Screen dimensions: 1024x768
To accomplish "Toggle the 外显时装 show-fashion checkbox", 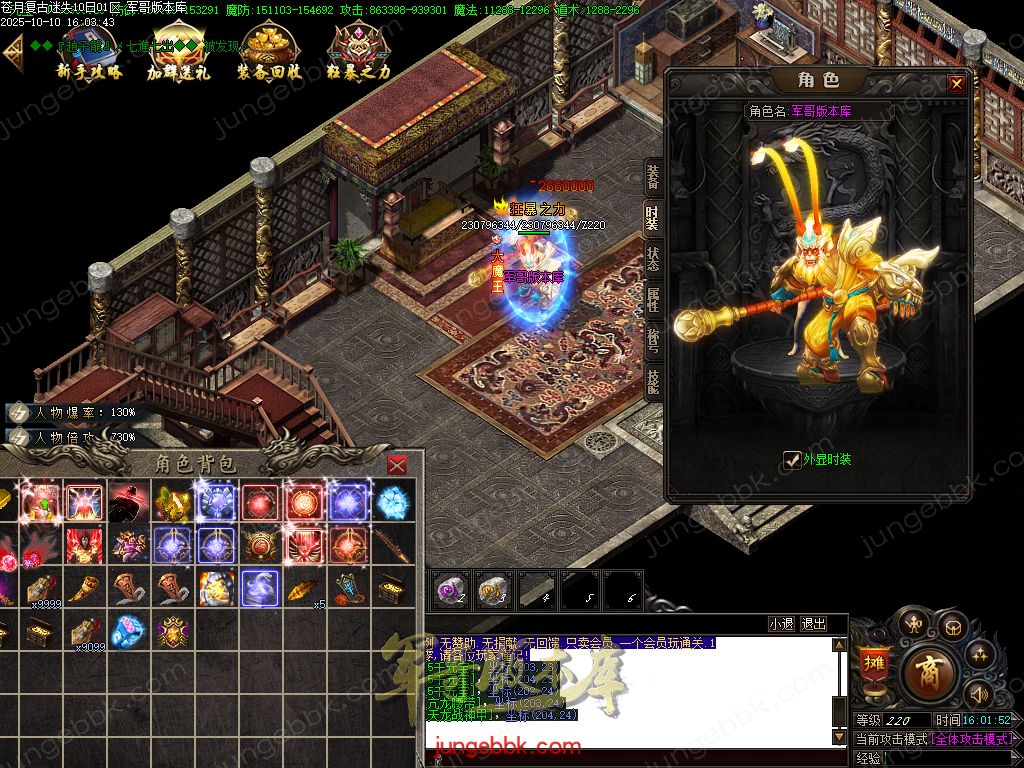I will click(x=792, y=459).
